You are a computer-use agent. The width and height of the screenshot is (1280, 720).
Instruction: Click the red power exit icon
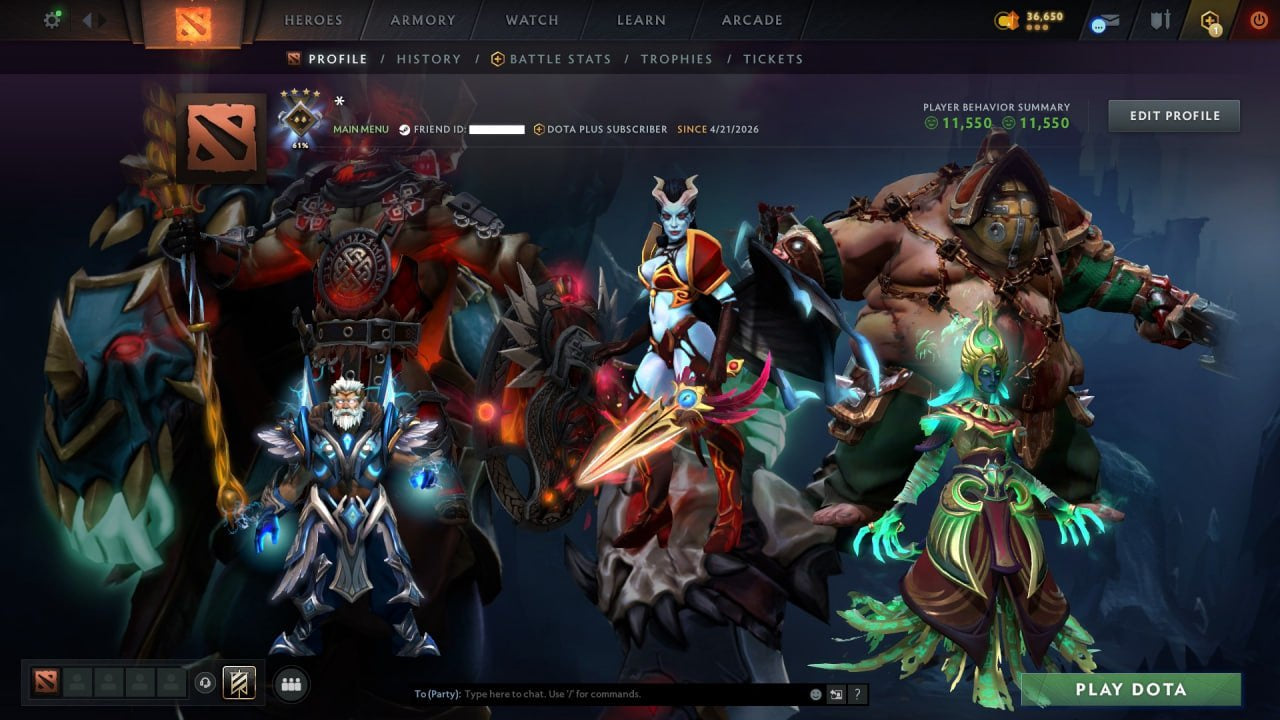tap(1256, 20)
